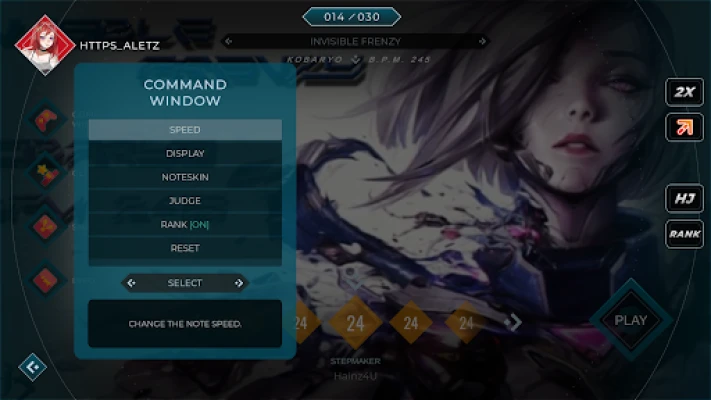Toggle the HJ judge modifier button

click(684, 198)
